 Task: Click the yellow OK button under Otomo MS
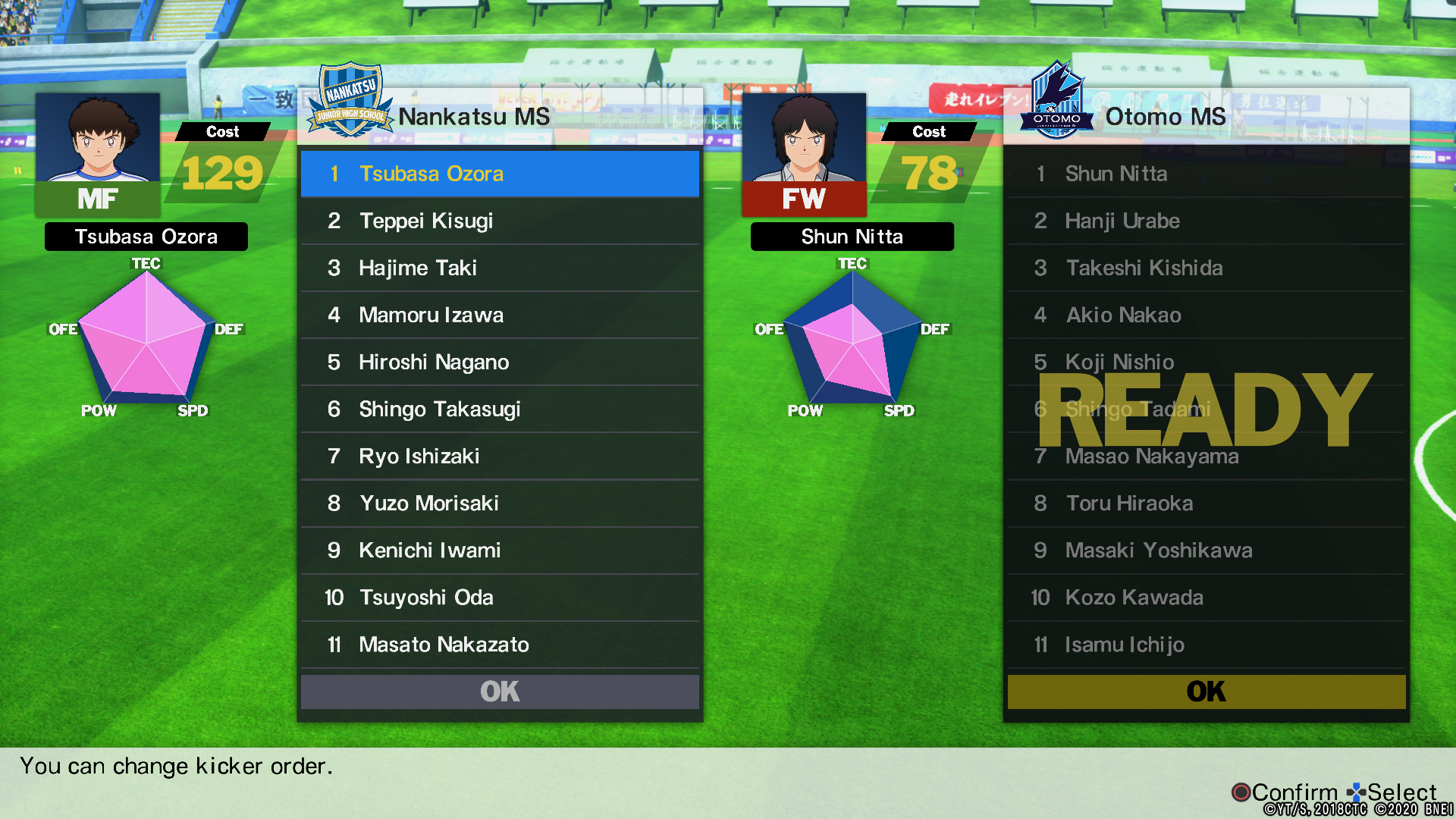pos(1206,692)
